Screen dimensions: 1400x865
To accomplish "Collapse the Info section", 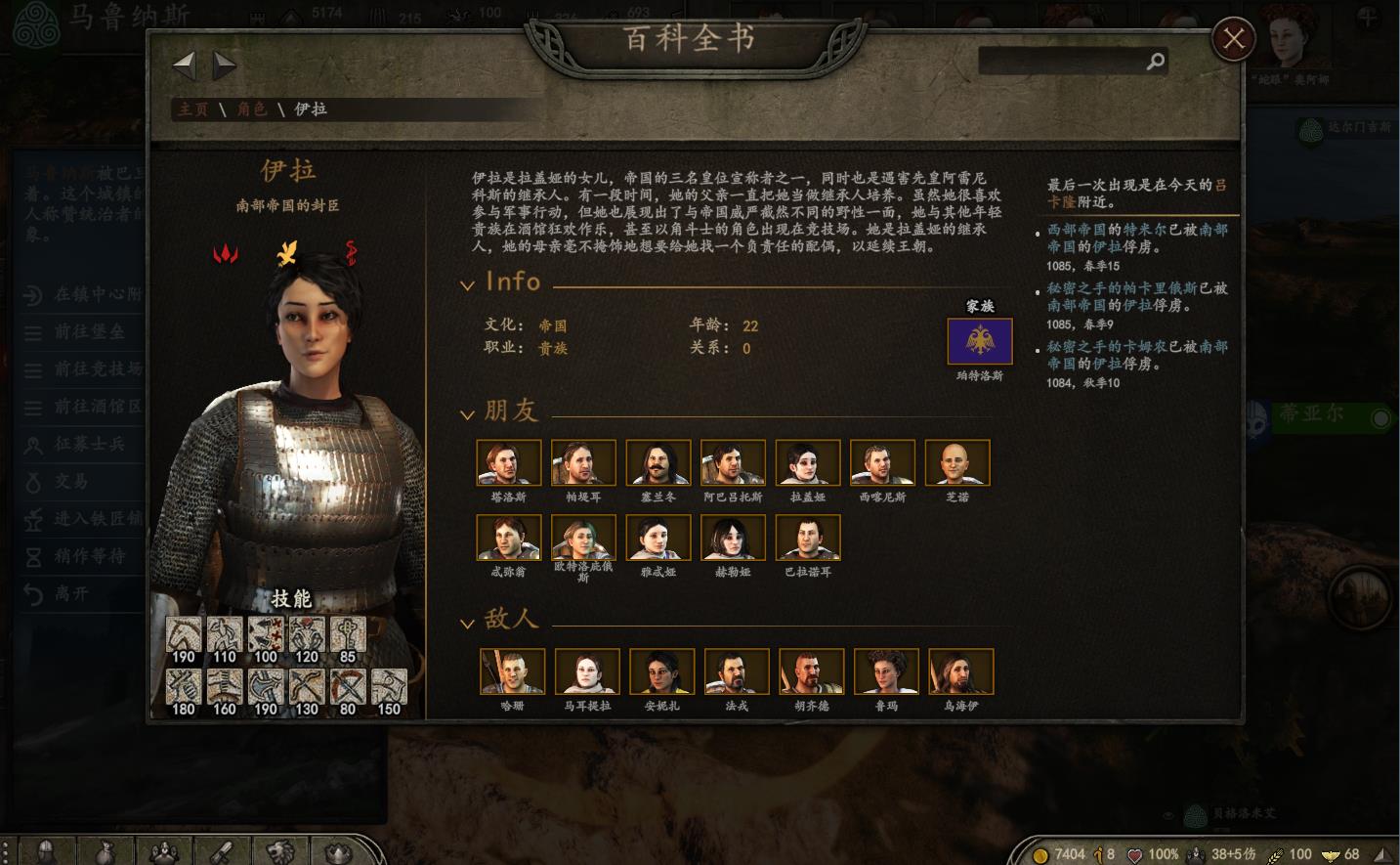I will tap(468, 283).
